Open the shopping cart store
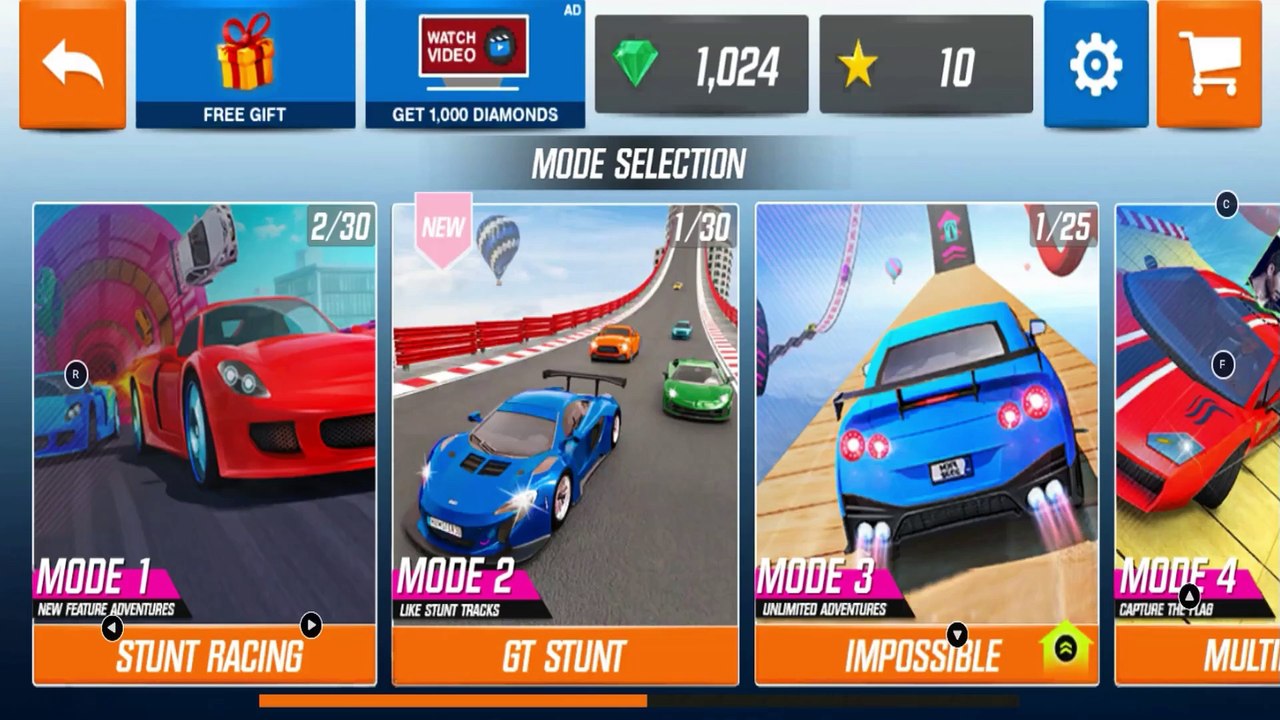1280x720 pixels. click(1208, 65)
